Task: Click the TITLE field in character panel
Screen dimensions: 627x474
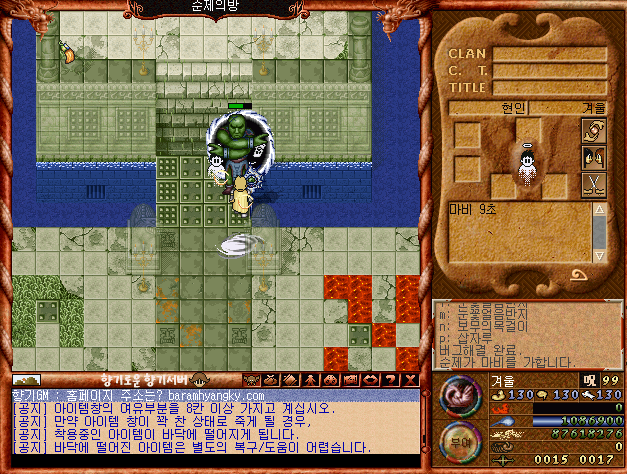Action: (x=550, y=87)
